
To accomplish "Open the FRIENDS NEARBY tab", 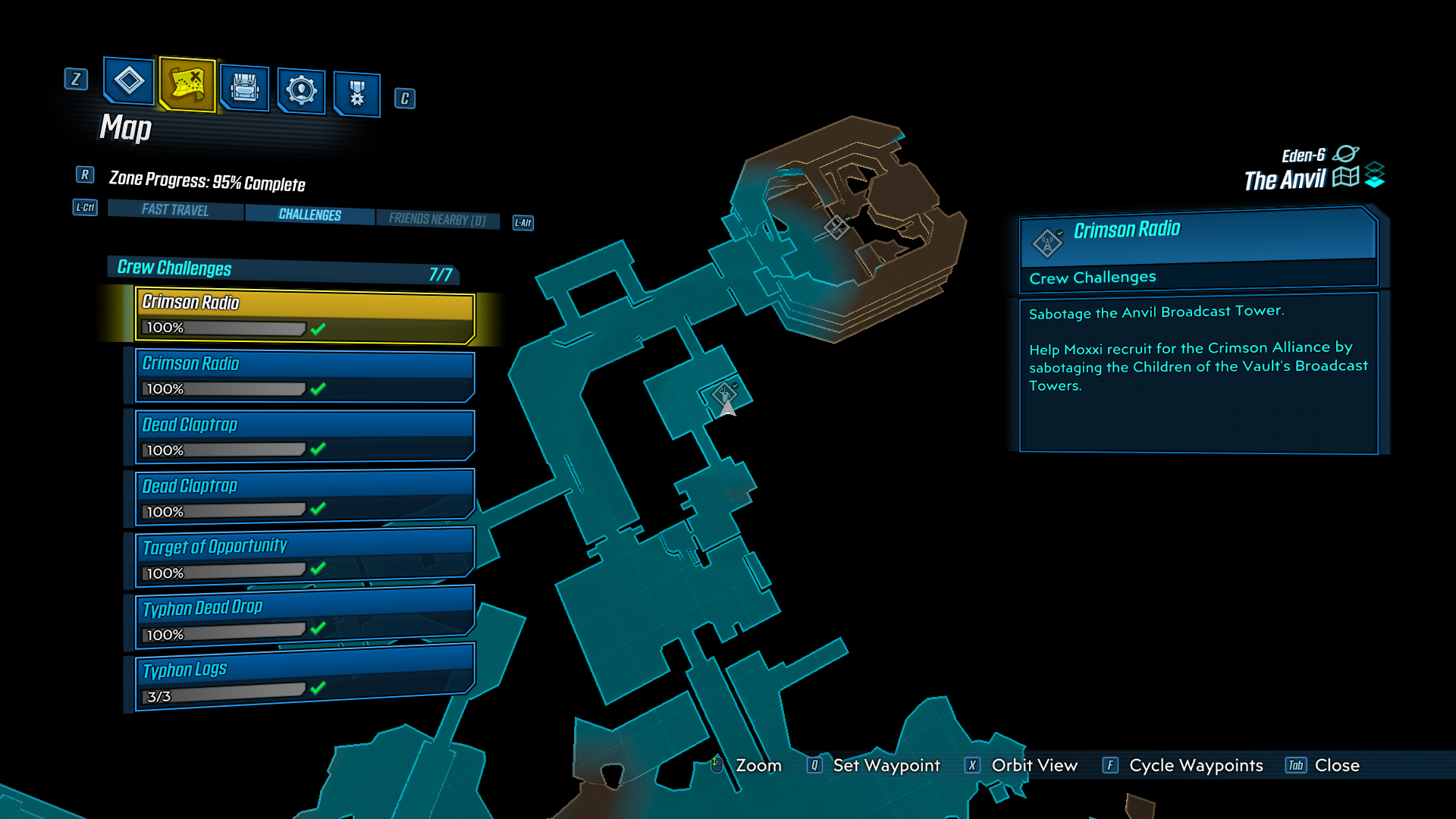I will pos(438,218).
